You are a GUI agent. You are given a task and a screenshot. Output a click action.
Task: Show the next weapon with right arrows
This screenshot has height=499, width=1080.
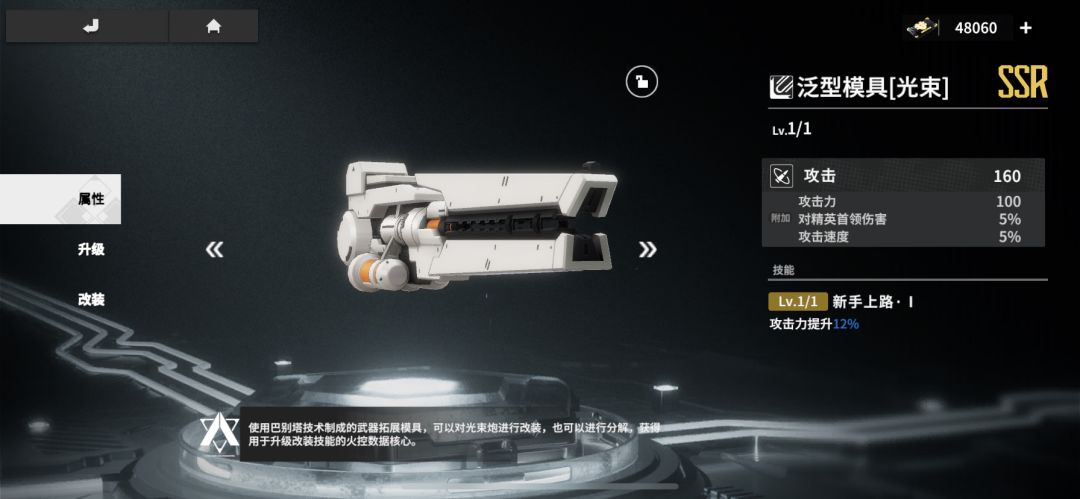click(648, 249)
